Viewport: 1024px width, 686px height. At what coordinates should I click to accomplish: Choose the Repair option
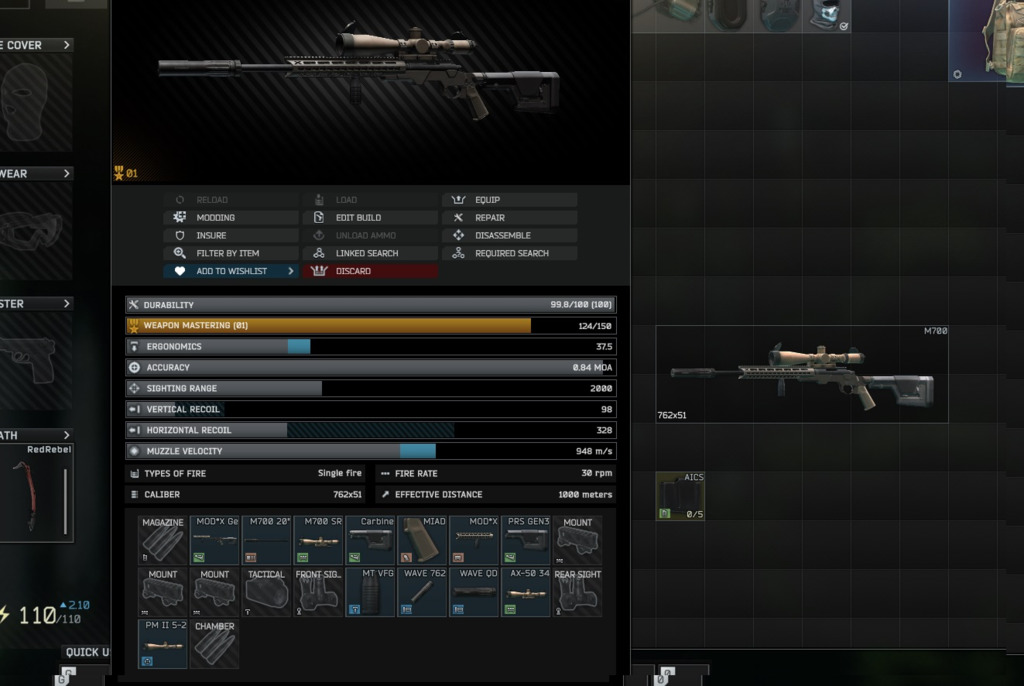(x=508, y=218)
